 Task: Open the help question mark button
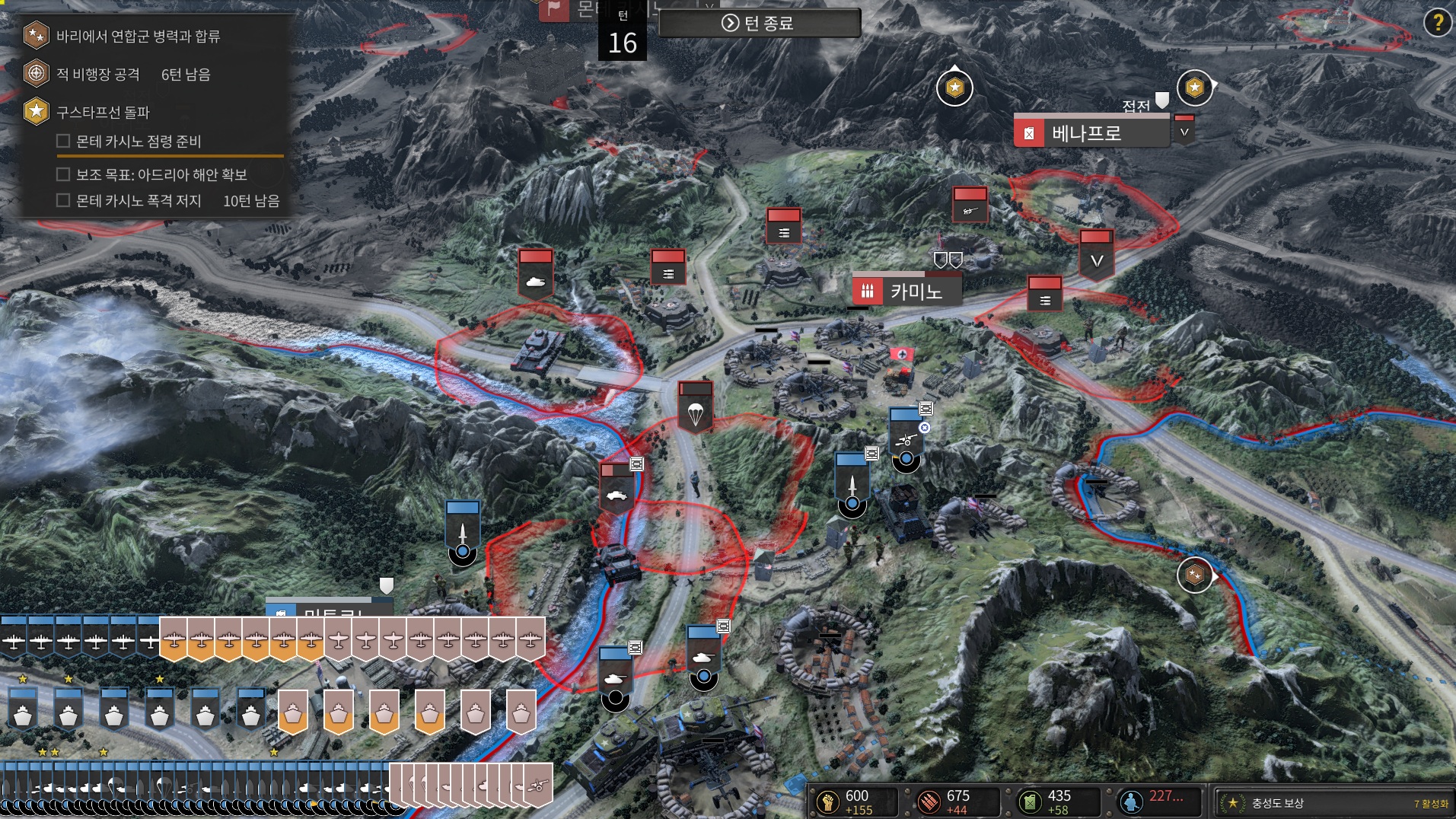click(1437, 23)
